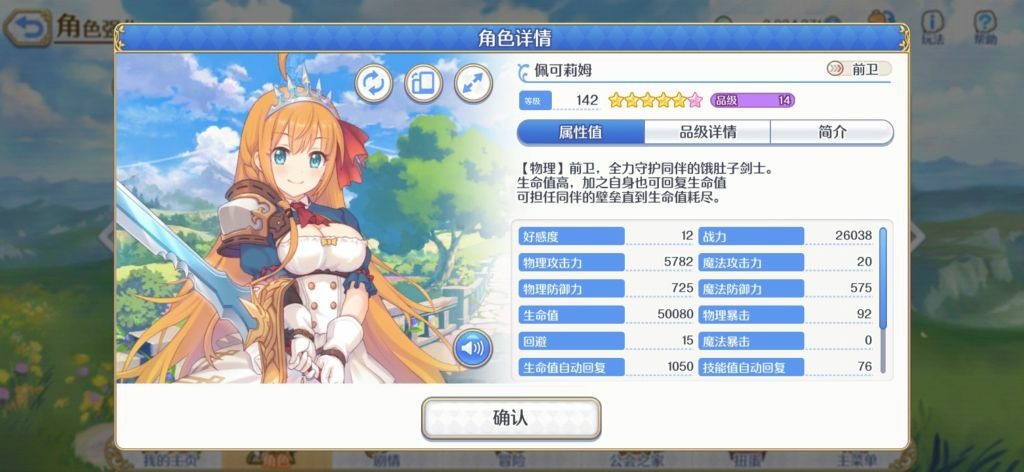Go back with the top-left arrow
This screenshot has height=472, width=1024.
[30, 28]
